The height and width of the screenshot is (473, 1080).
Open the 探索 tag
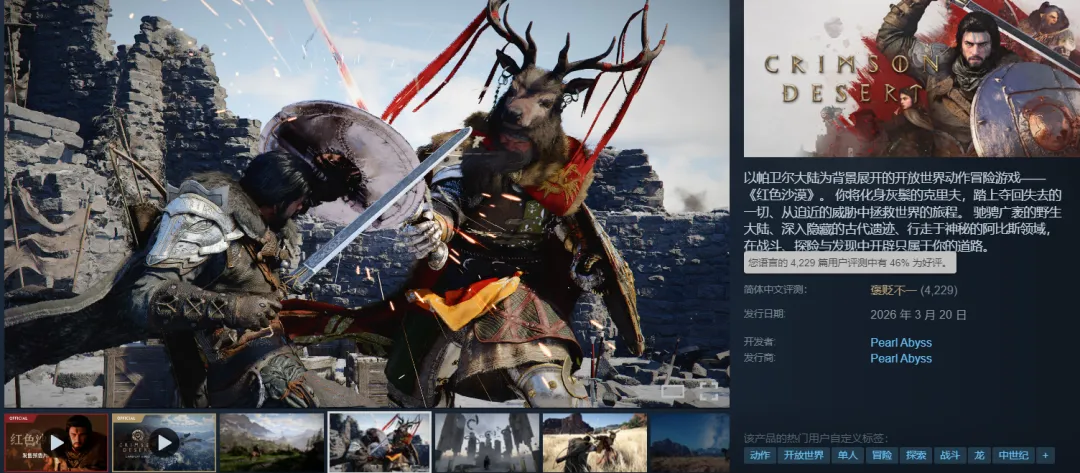tap(917, 455)
